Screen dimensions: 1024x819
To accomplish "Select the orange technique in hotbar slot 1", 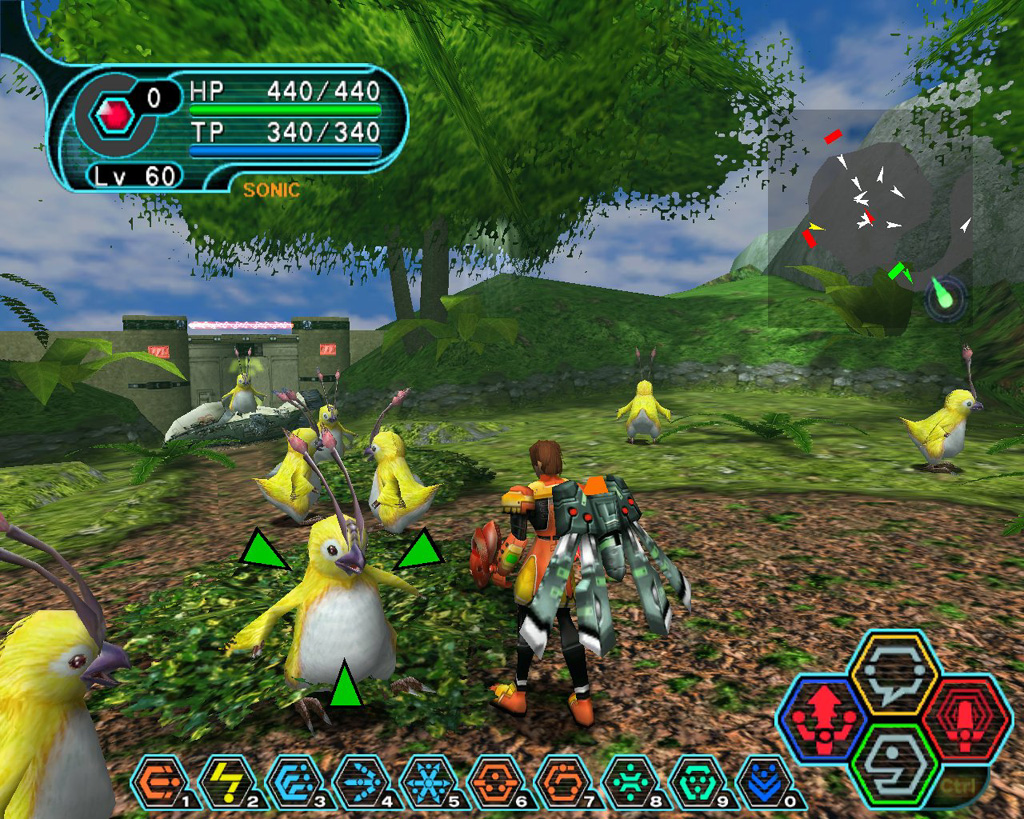I will [x=159, y=781].
